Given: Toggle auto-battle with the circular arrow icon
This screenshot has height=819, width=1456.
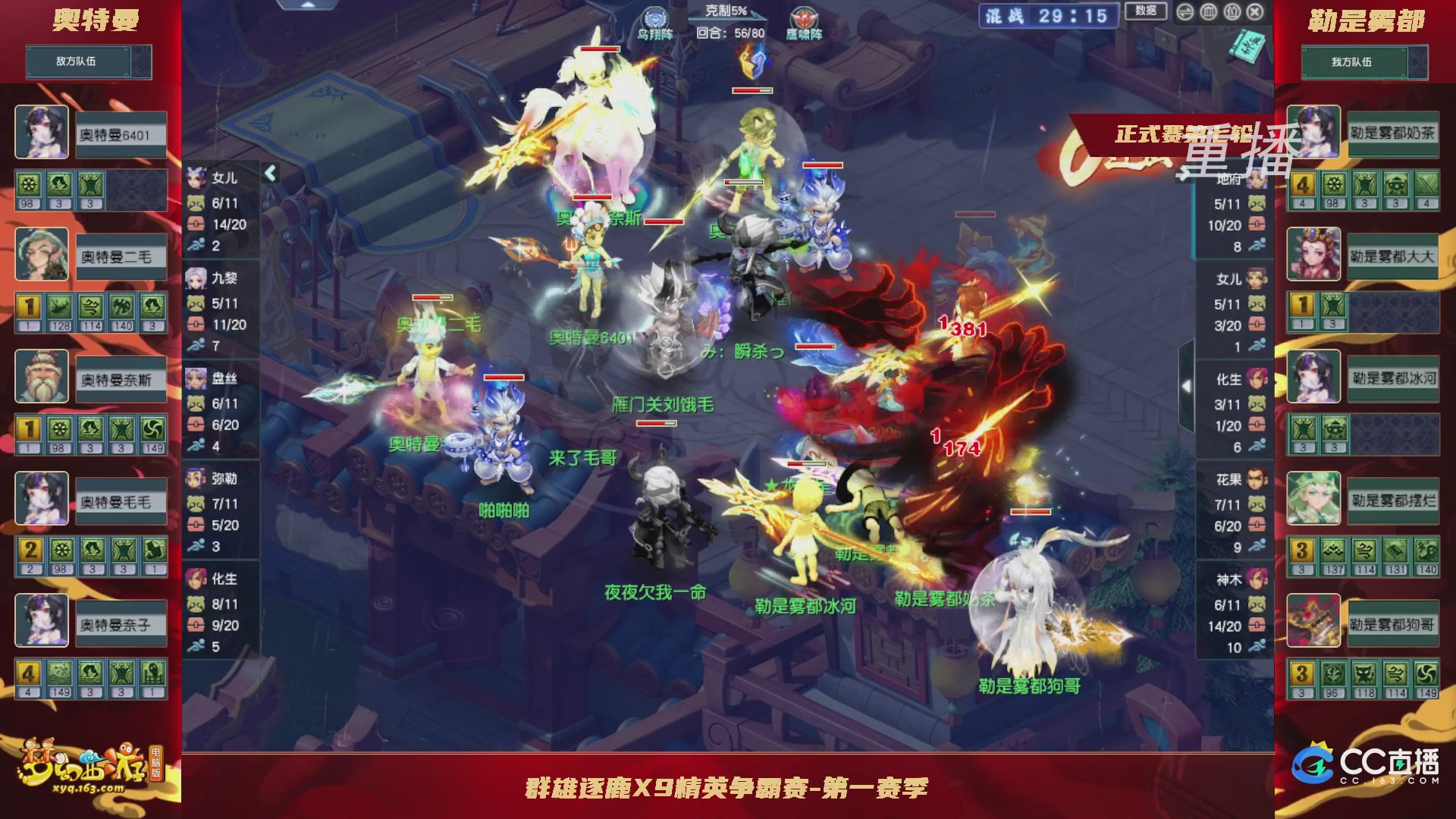Looking at the screenshot, I should (1185, 12).
